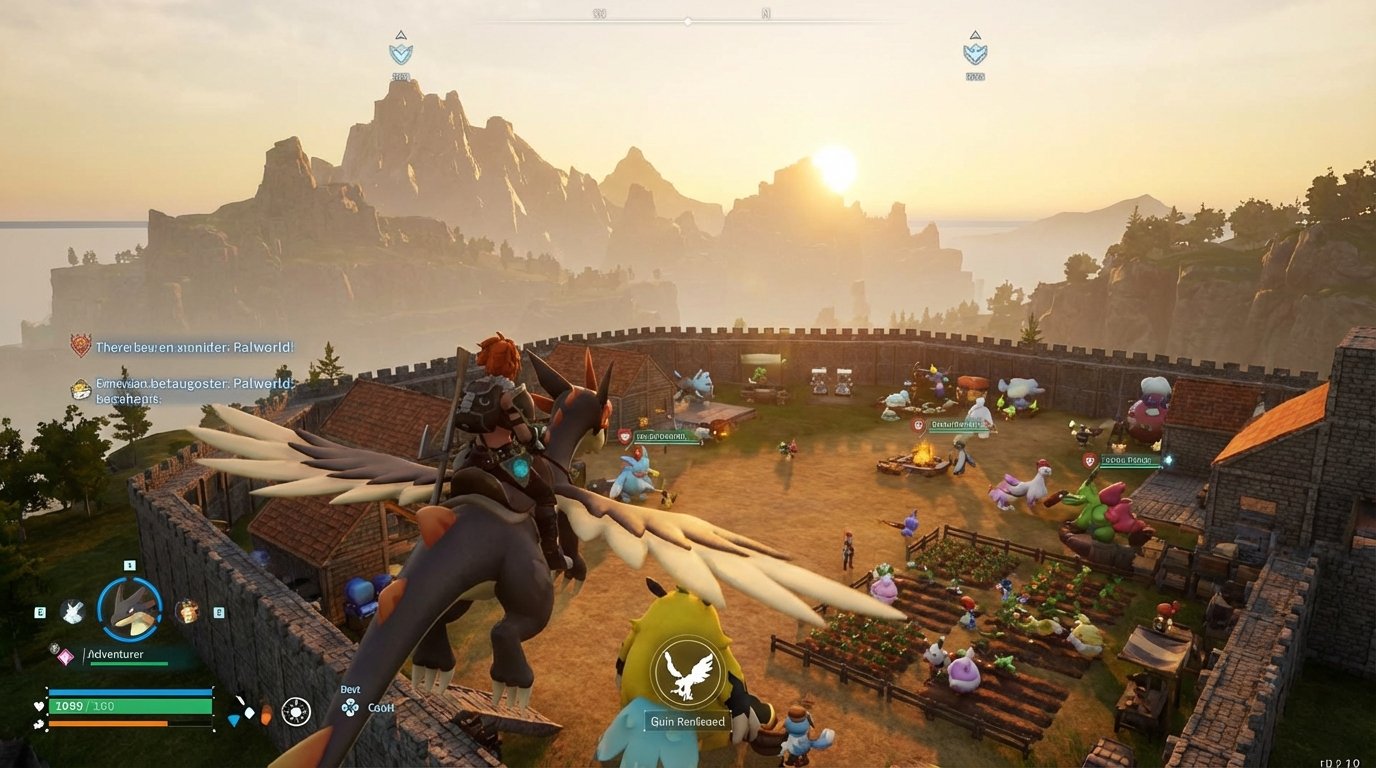This screenshot has width=1376, height=768.
Task: Select the active mounted Pal portrait
Action: point(129,607)
